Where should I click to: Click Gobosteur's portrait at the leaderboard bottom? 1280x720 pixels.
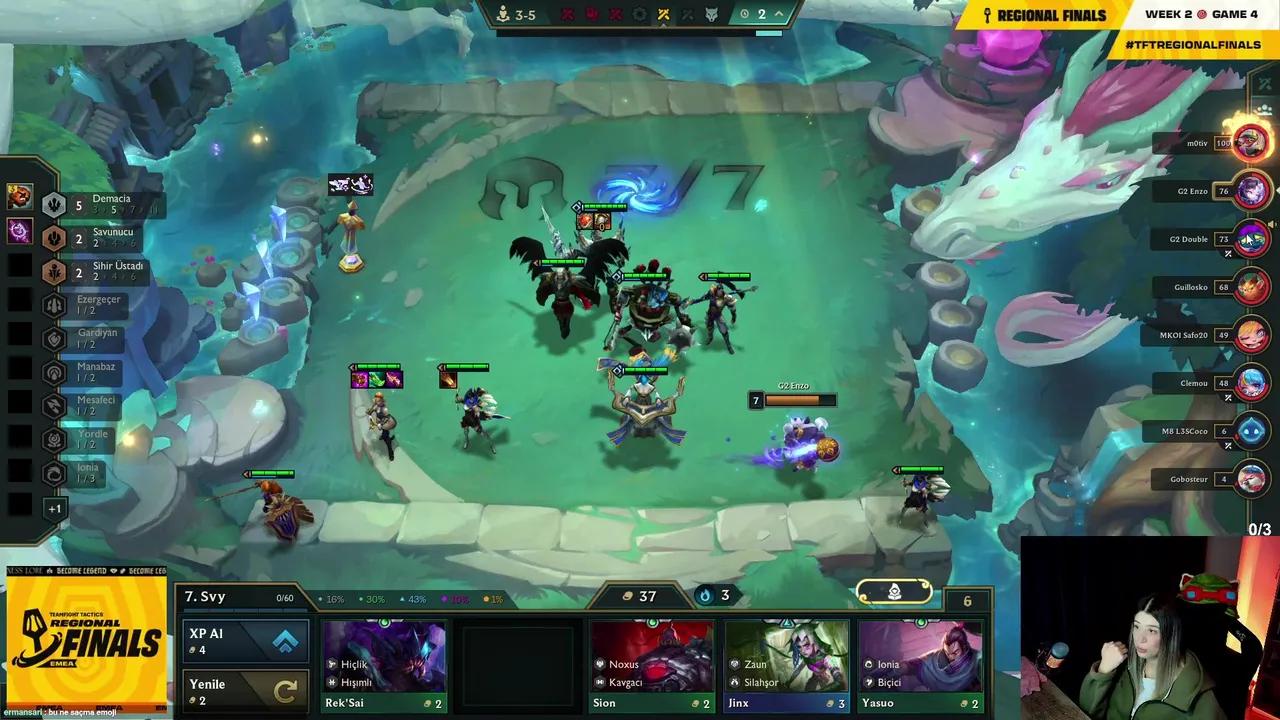point(1253,478)
